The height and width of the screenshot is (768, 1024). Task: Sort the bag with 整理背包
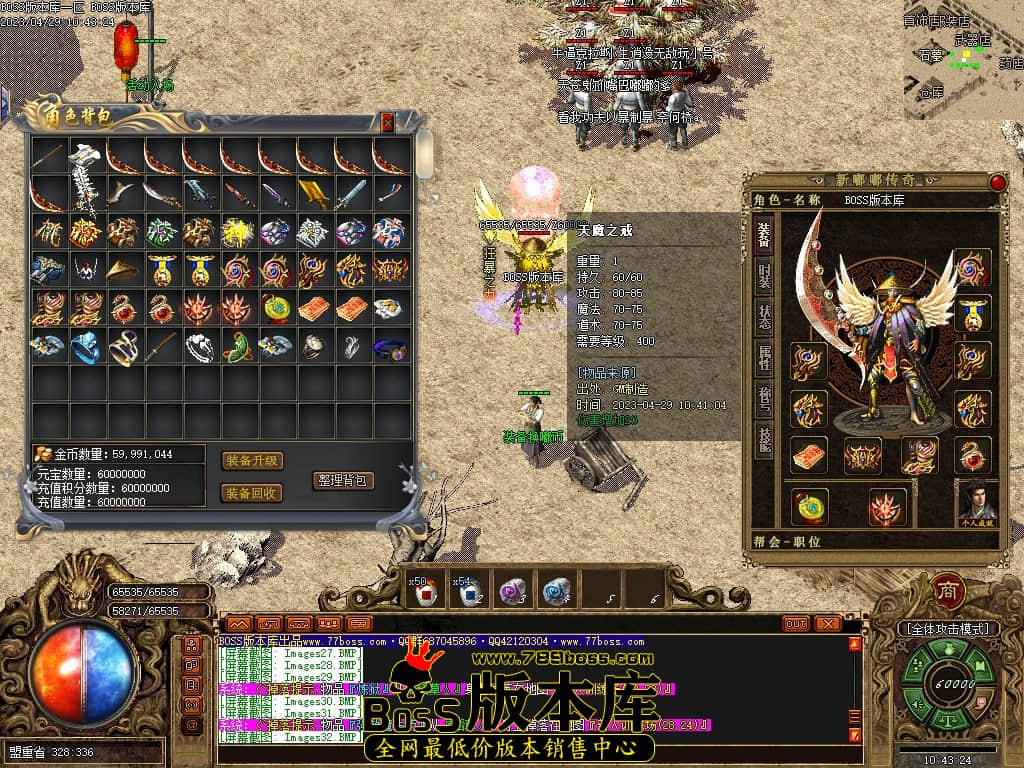(x=343, y=480)
